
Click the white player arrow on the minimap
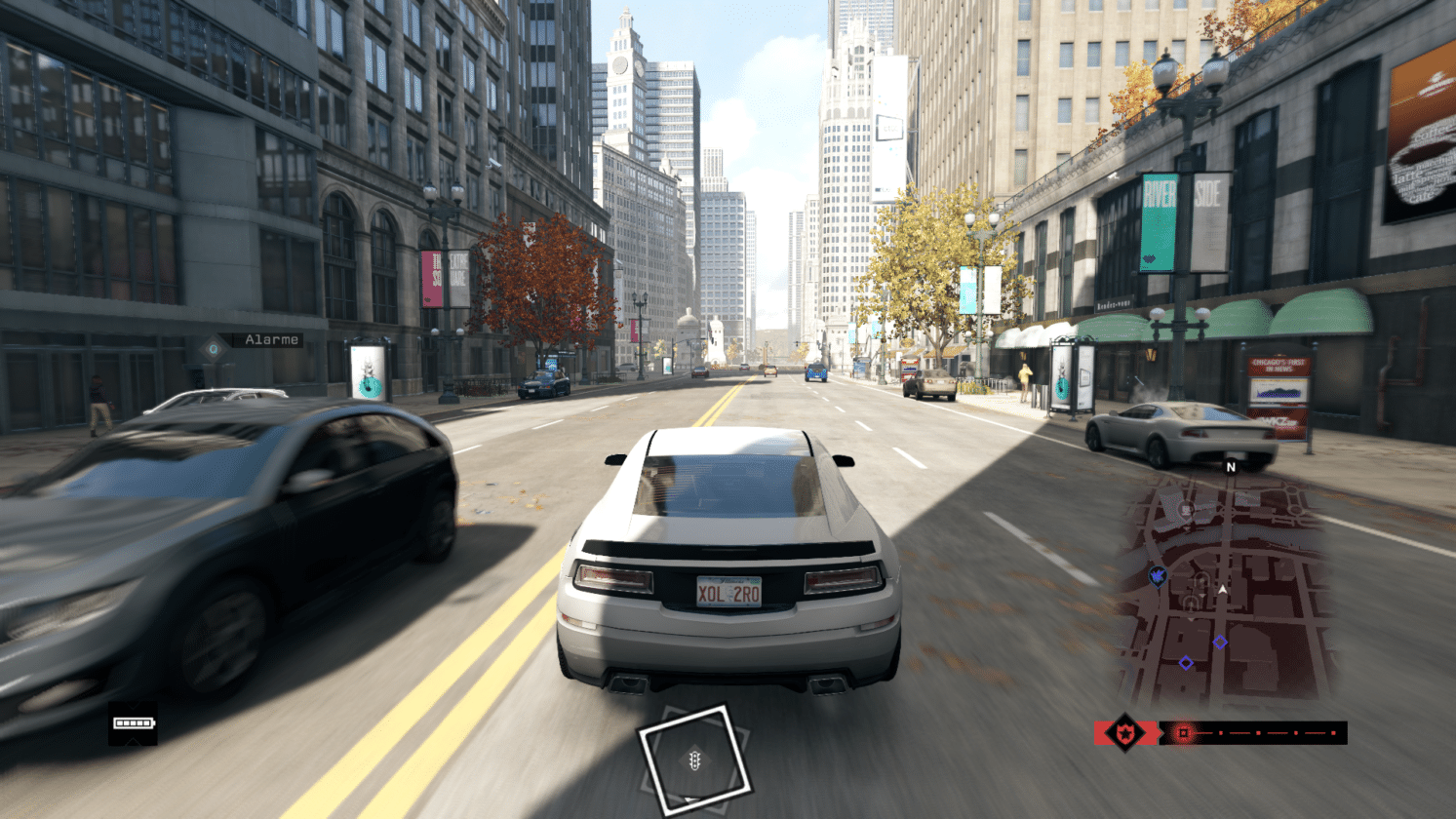click(1222, 589)
